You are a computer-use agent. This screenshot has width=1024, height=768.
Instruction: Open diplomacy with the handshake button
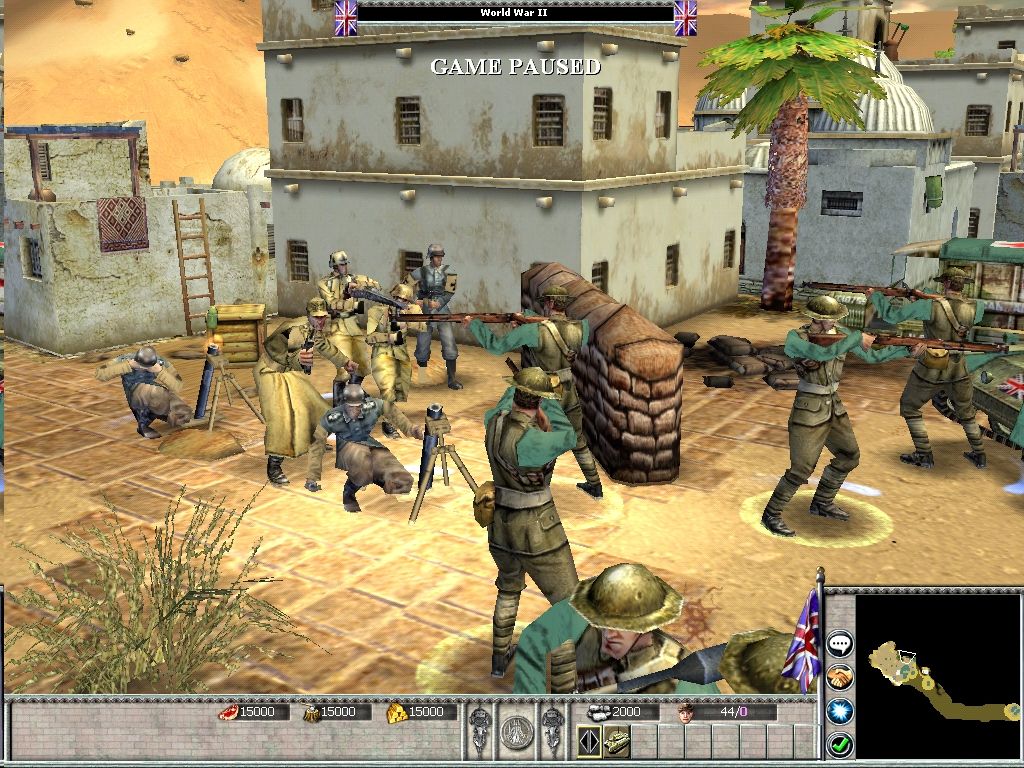click(839, 677)
